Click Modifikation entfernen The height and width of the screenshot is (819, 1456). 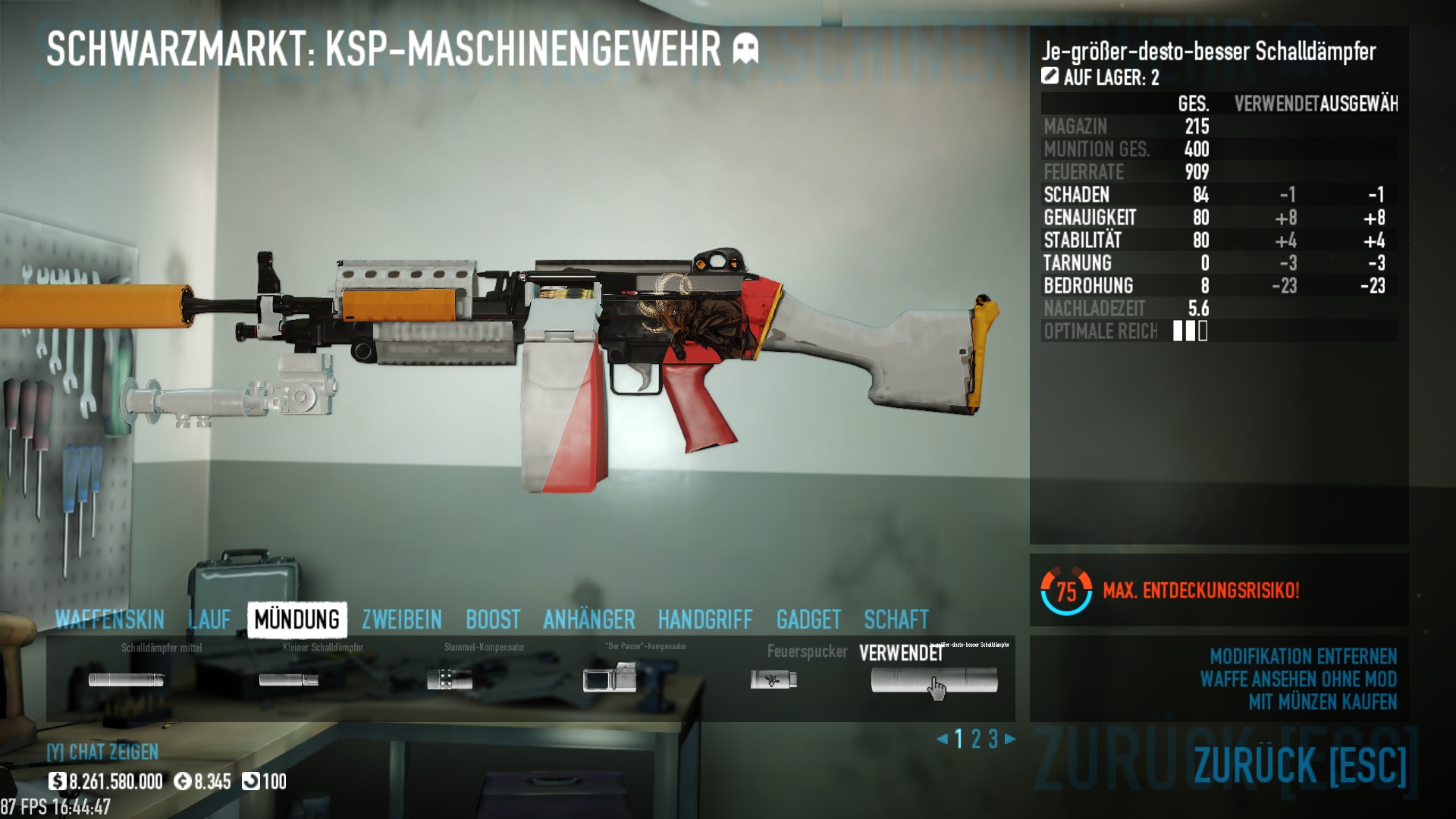(1303, 656)
